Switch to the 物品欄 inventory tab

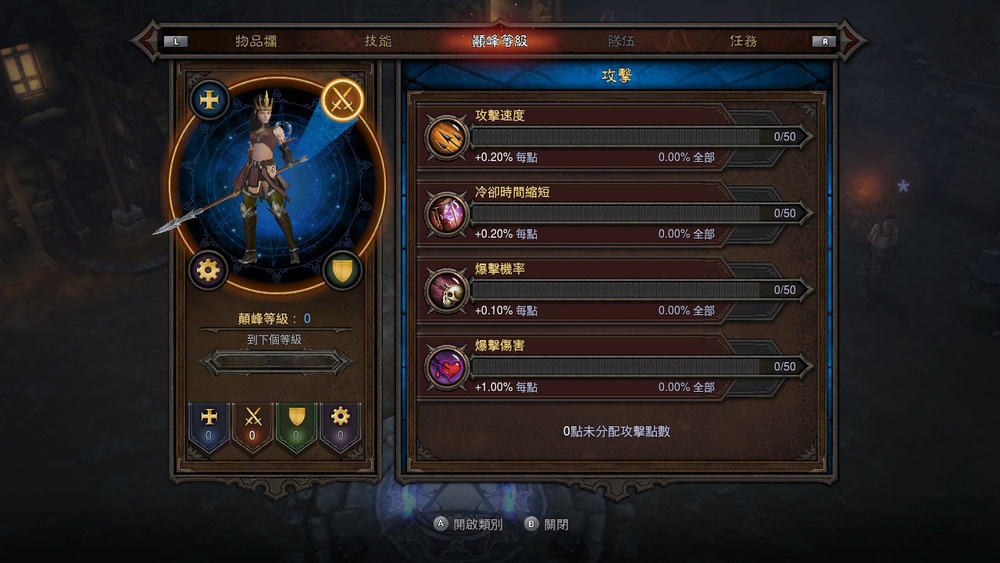(255, 42)
